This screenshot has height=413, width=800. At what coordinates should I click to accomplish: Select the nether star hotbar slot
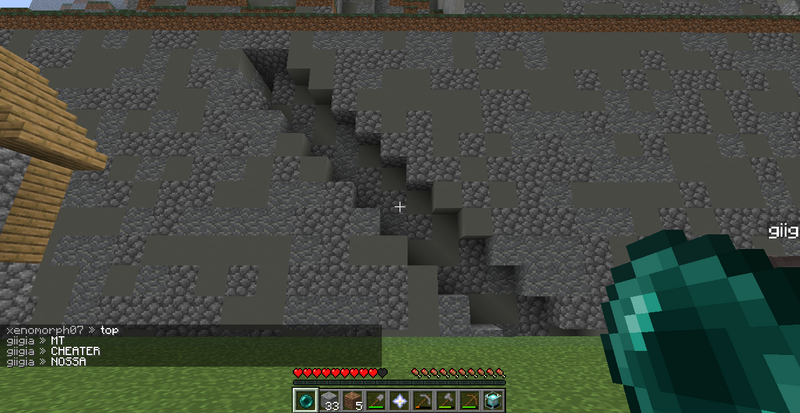click(x=400, y=400)
